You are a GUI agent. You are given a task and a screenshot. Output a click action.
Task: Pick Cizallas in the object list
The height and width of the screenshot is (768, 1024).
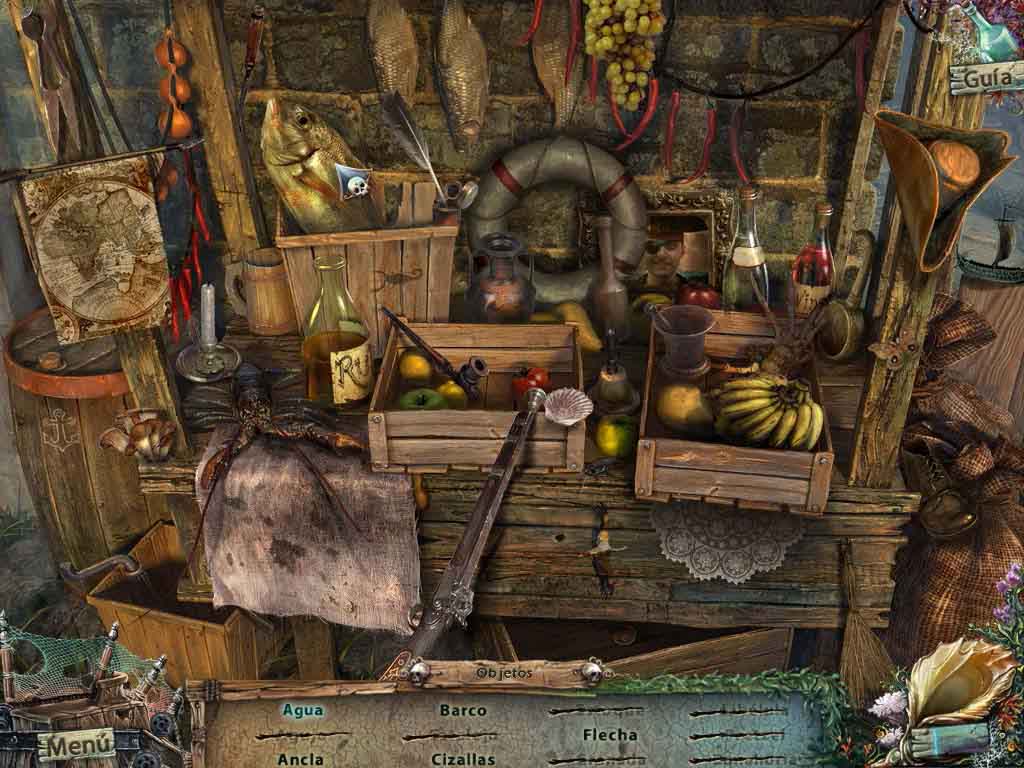click(463, 759)
